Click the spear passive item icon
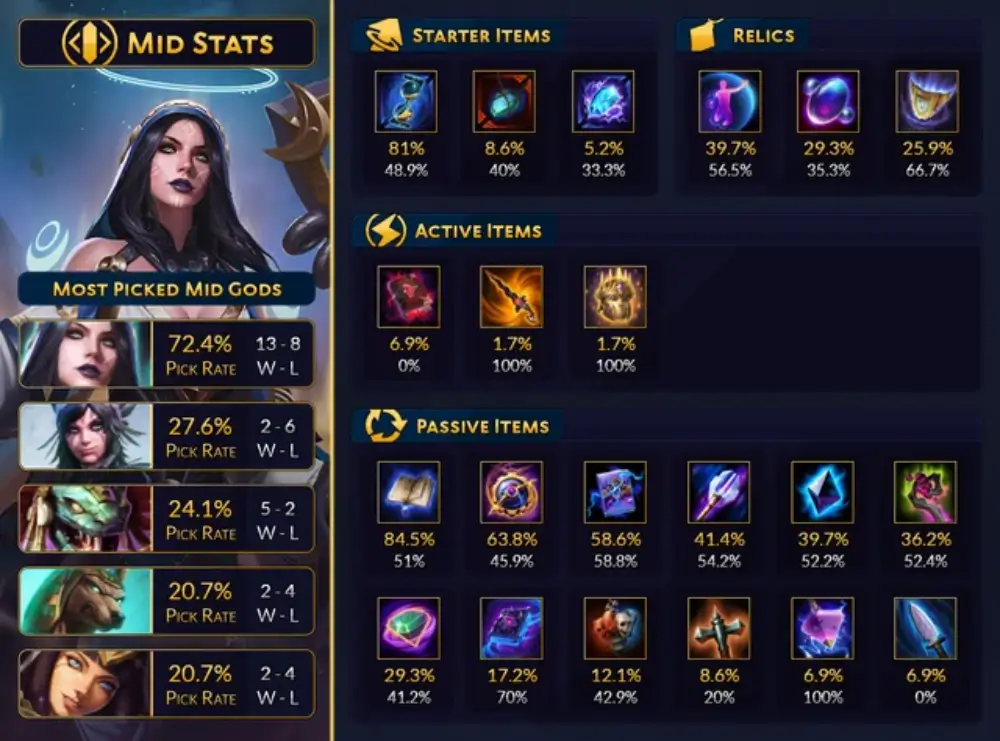This screenshot has height=741, width=1000. coord(718,492)
